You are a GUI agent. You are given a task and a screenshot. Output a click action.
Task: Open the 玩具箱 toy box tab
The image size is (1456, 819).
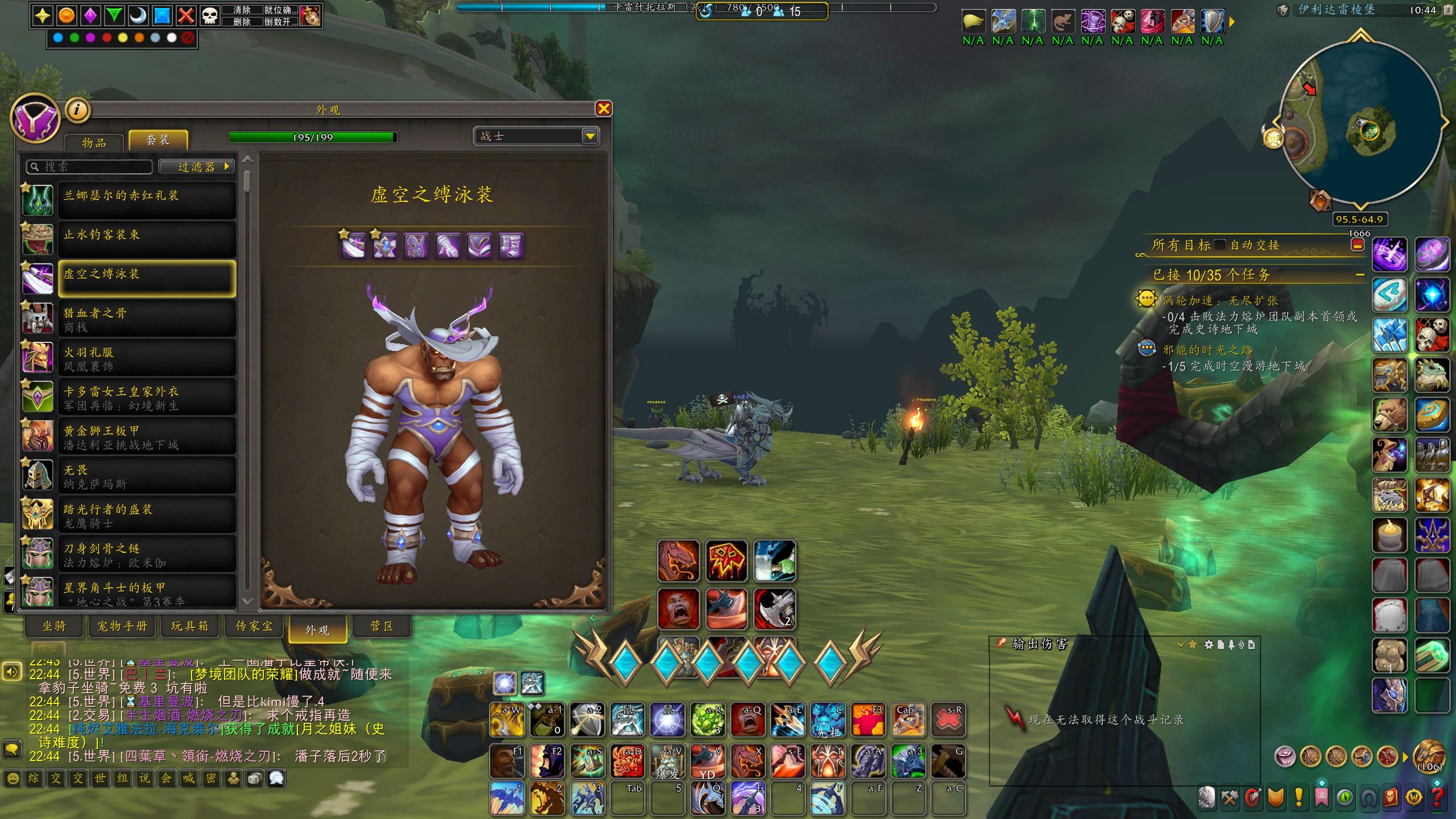pos(190,626)
